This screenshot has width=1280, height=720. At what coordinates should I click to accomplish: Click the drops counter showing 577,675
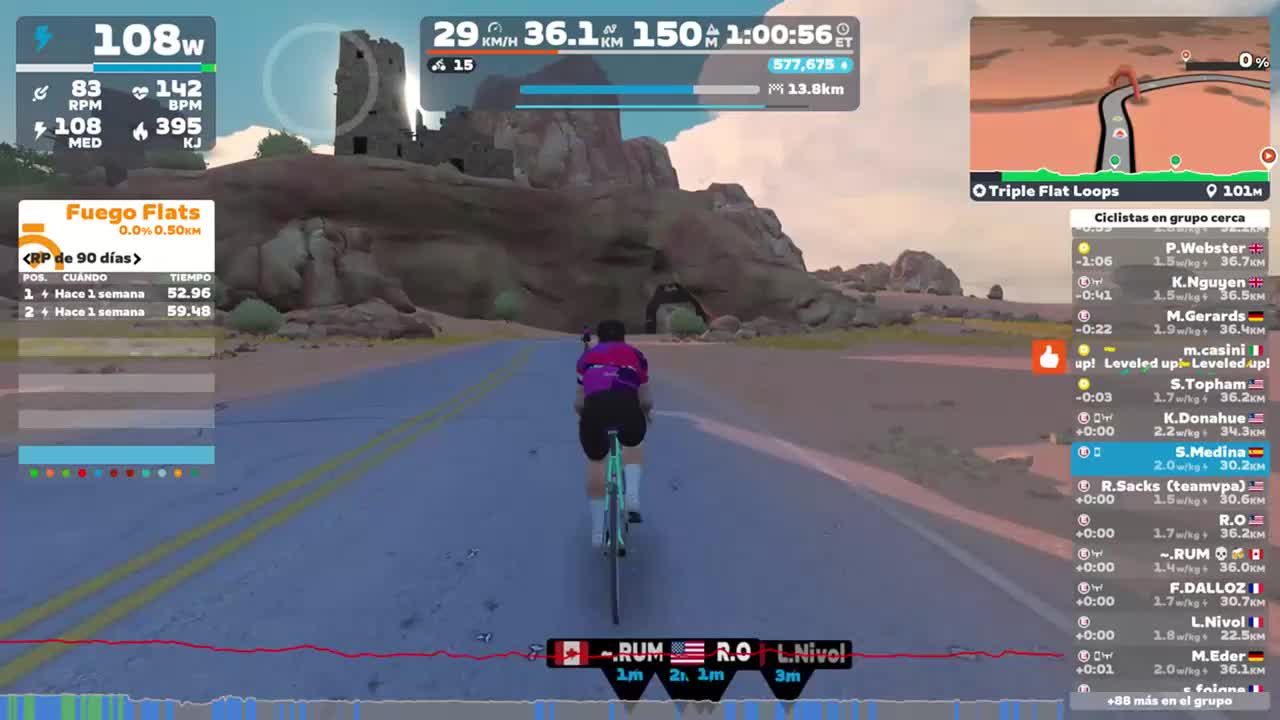pyautogui.click(x=806, y=64)
